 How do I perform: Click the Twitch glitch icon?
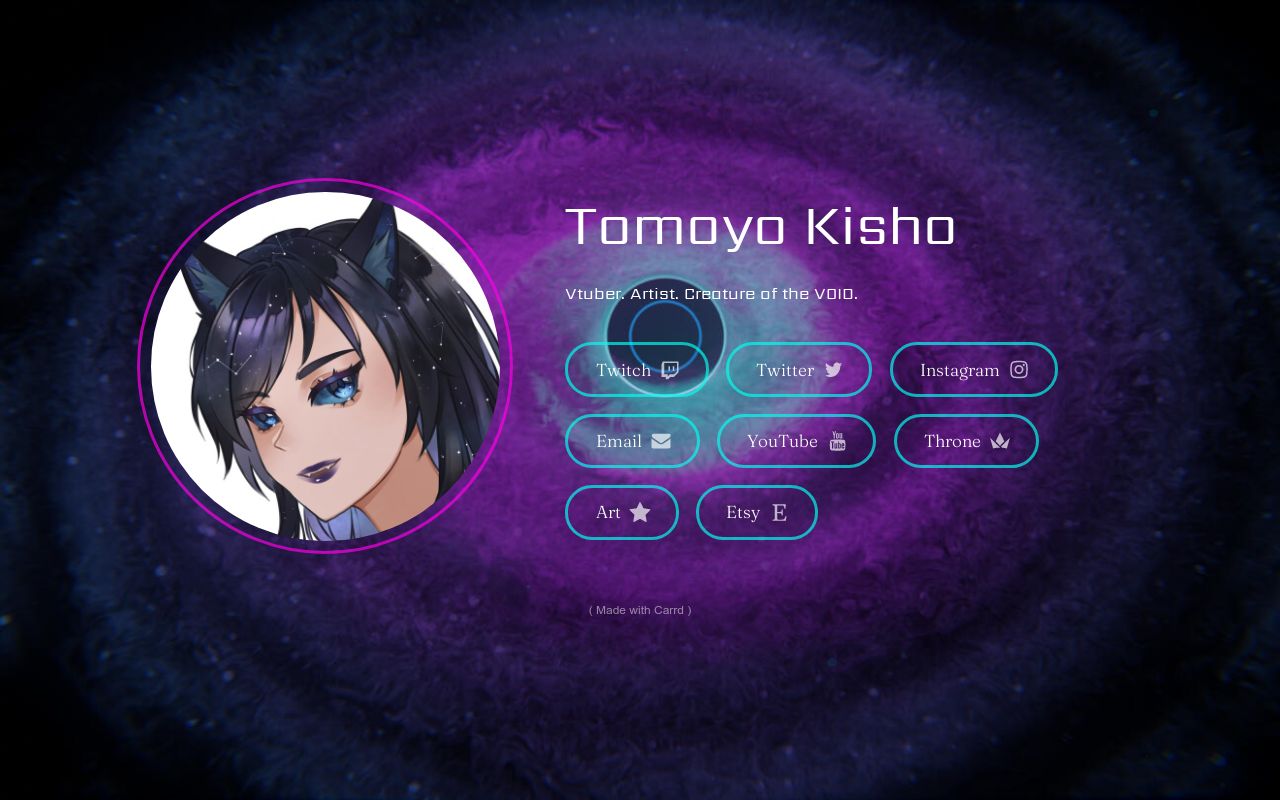click(x=669, y=369)
